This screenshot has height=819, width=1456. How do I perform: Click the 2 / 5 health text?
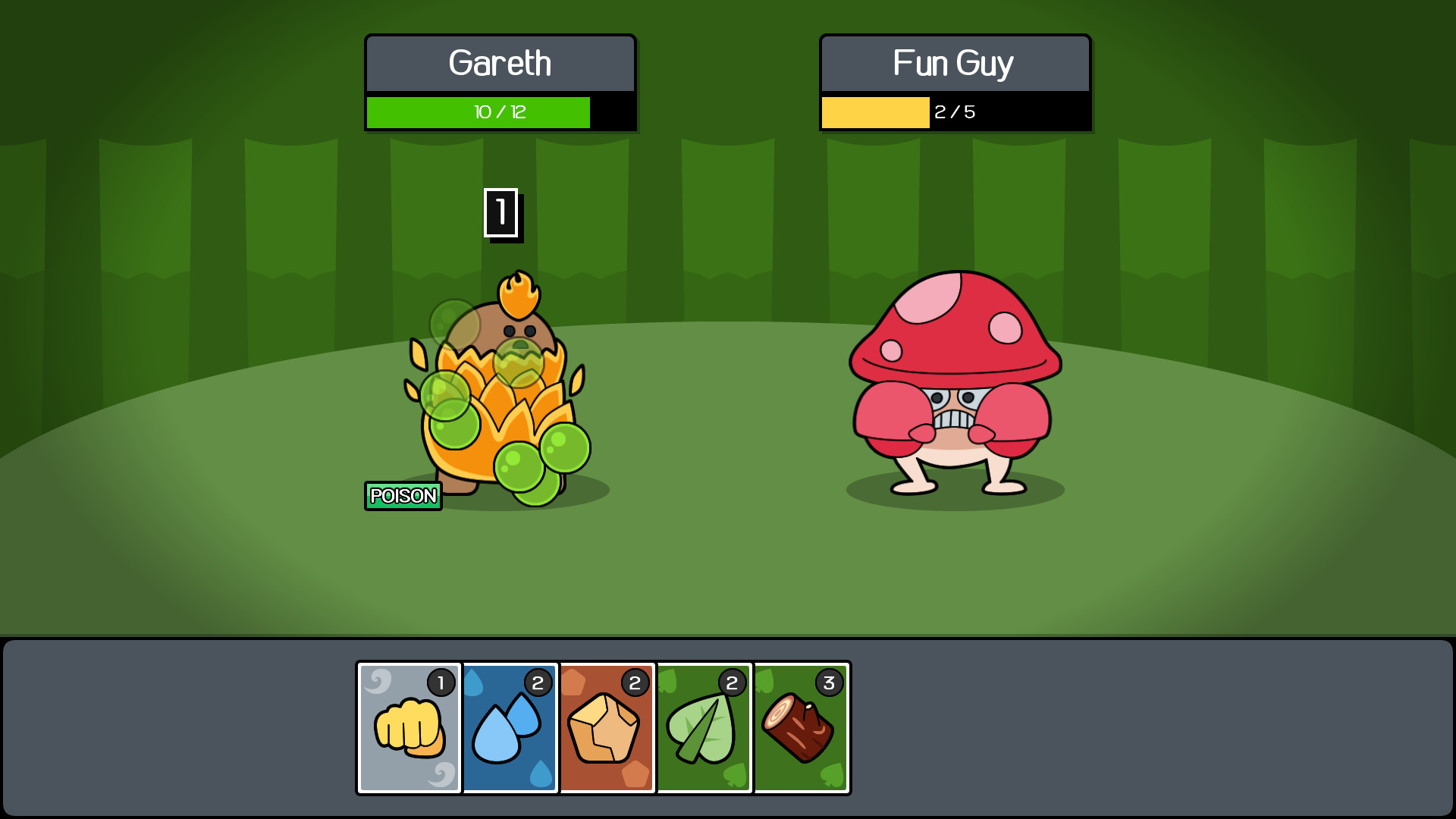coord(955,113)
